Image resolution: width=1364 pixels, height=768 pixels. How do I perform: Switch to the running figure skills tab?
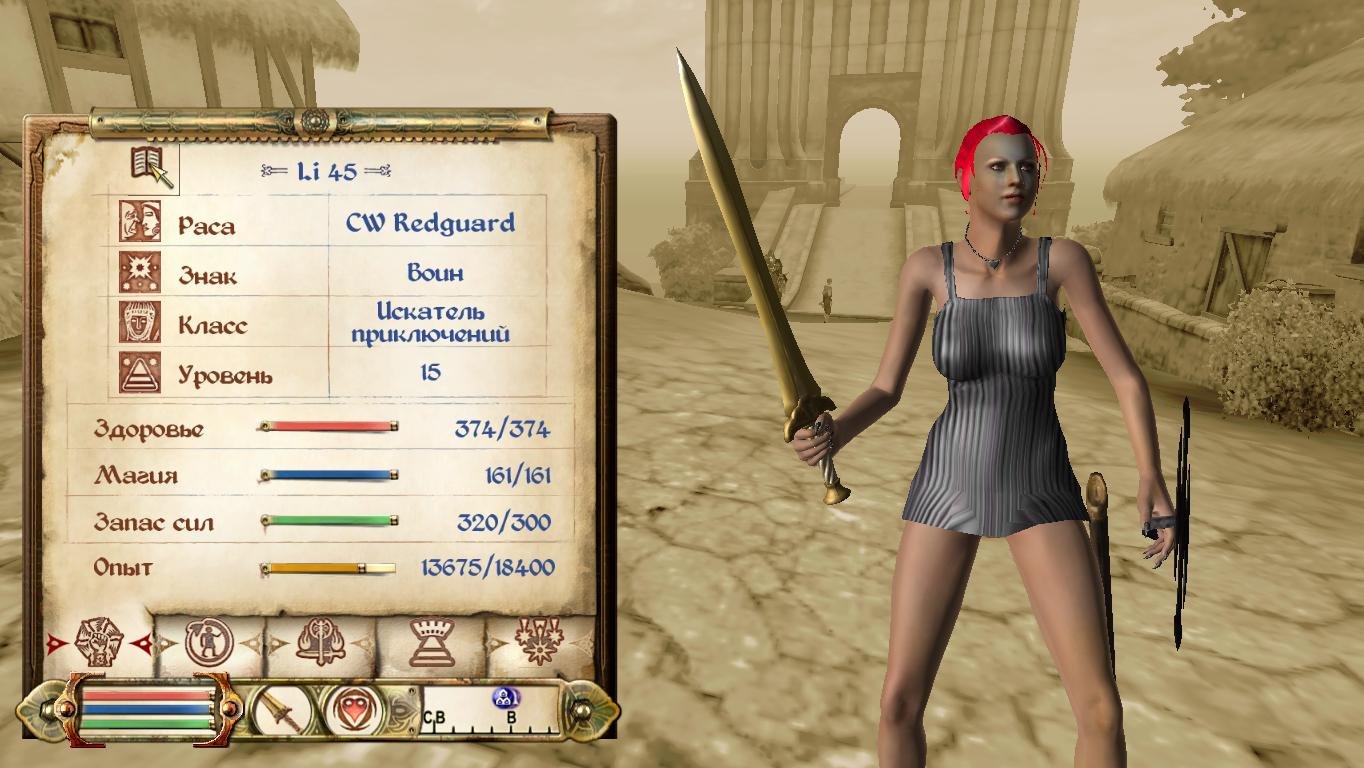coord(208,643)
